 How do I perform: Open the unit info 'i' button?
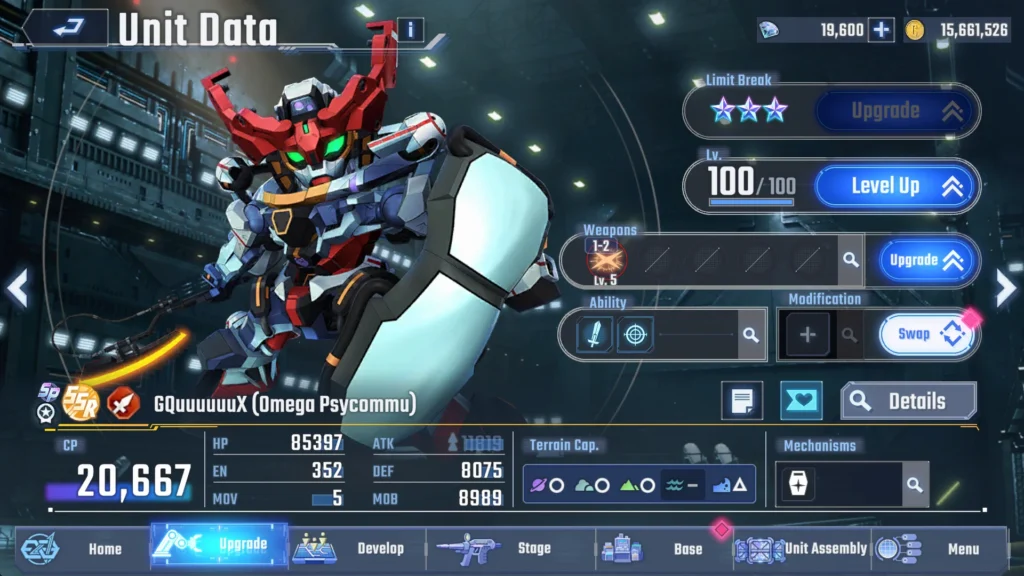tap(410, 30)
